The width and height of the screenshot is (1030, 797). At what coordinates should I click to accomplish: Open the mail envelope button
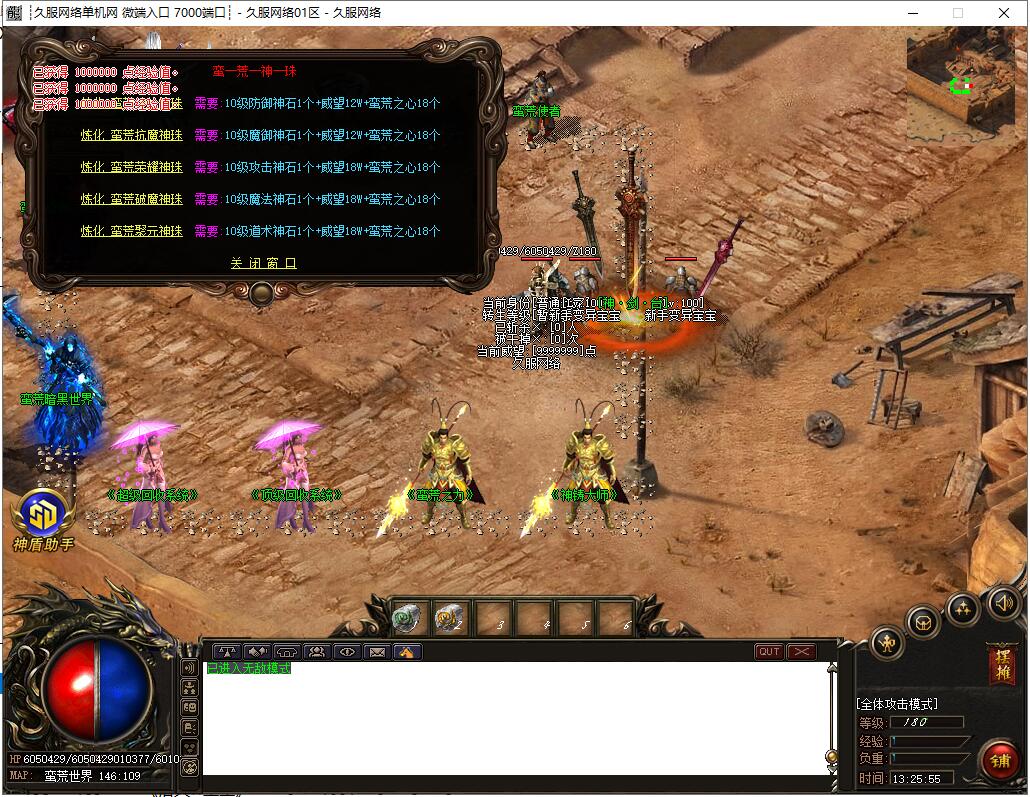[x=377, y=652]
